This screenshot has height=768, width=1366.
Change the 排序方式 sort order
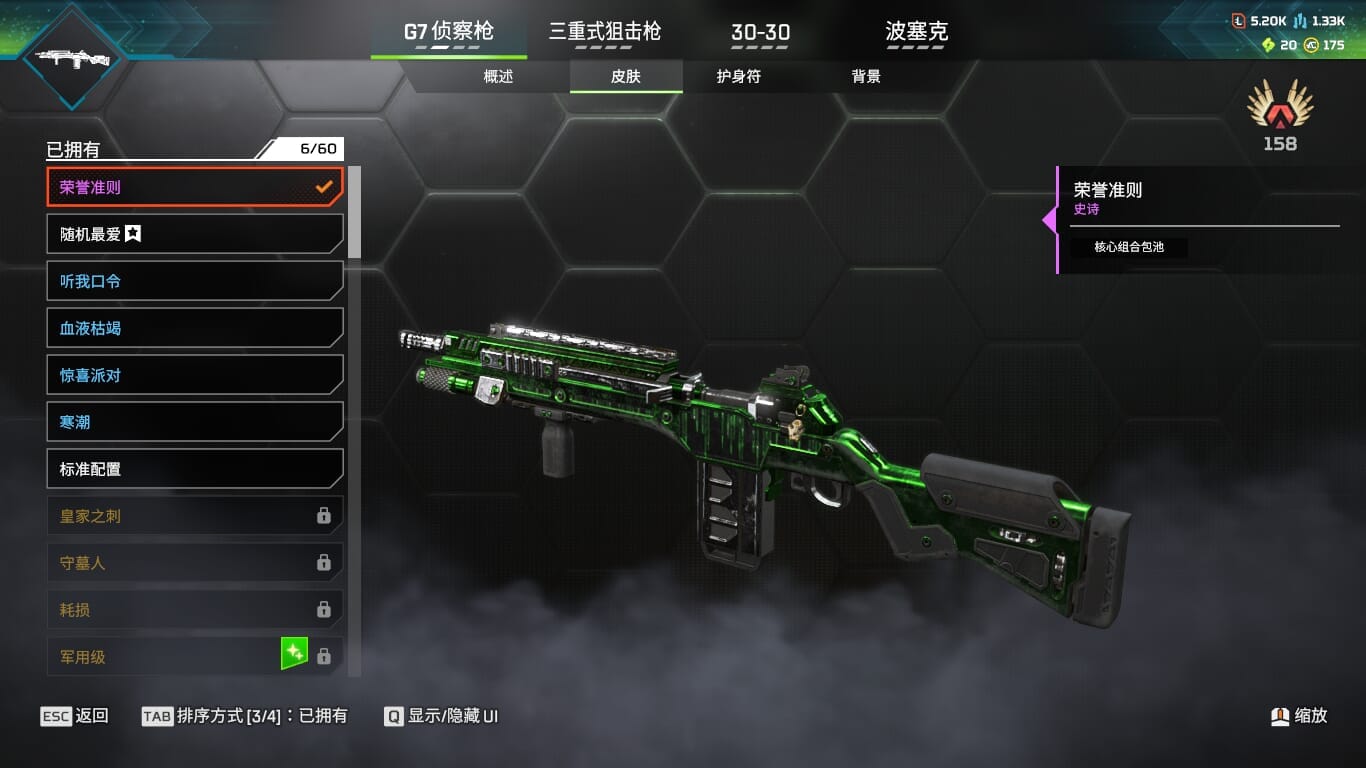coord(245,716)
